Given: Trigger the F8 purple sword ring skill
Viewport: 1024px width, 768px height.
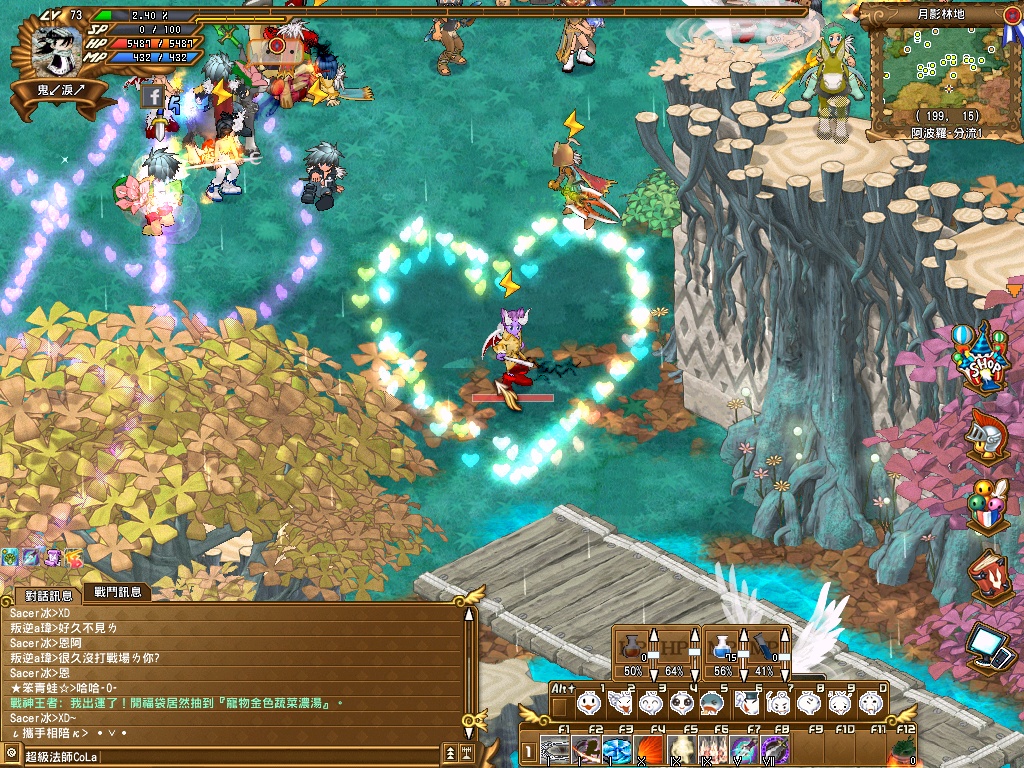Looking at the screenshot, I should pos(776,750).
